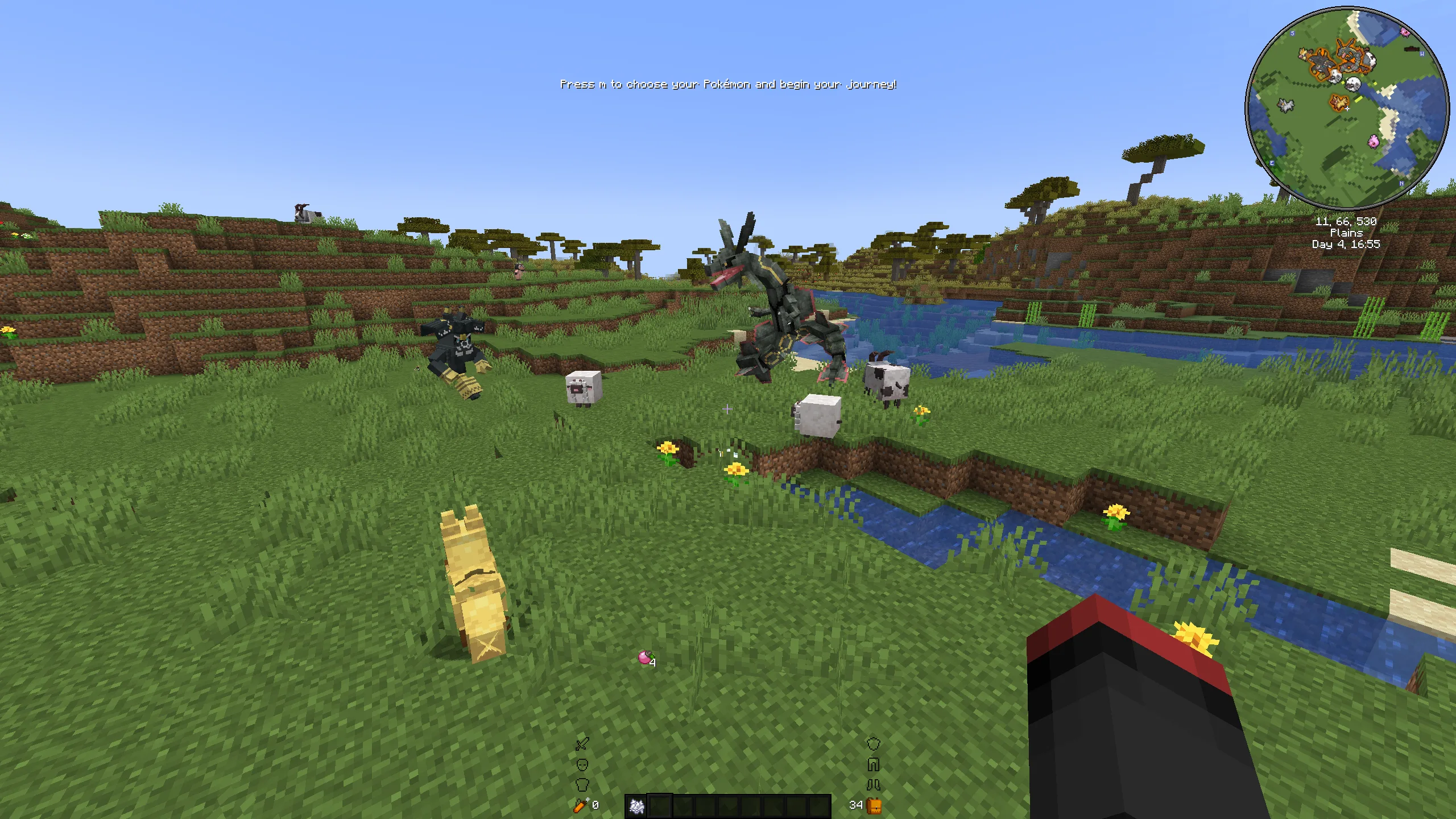Click the orange-outlined fox marker at minimap center
Viewport: 1456px width, 819px height.
coord(1339,103)
